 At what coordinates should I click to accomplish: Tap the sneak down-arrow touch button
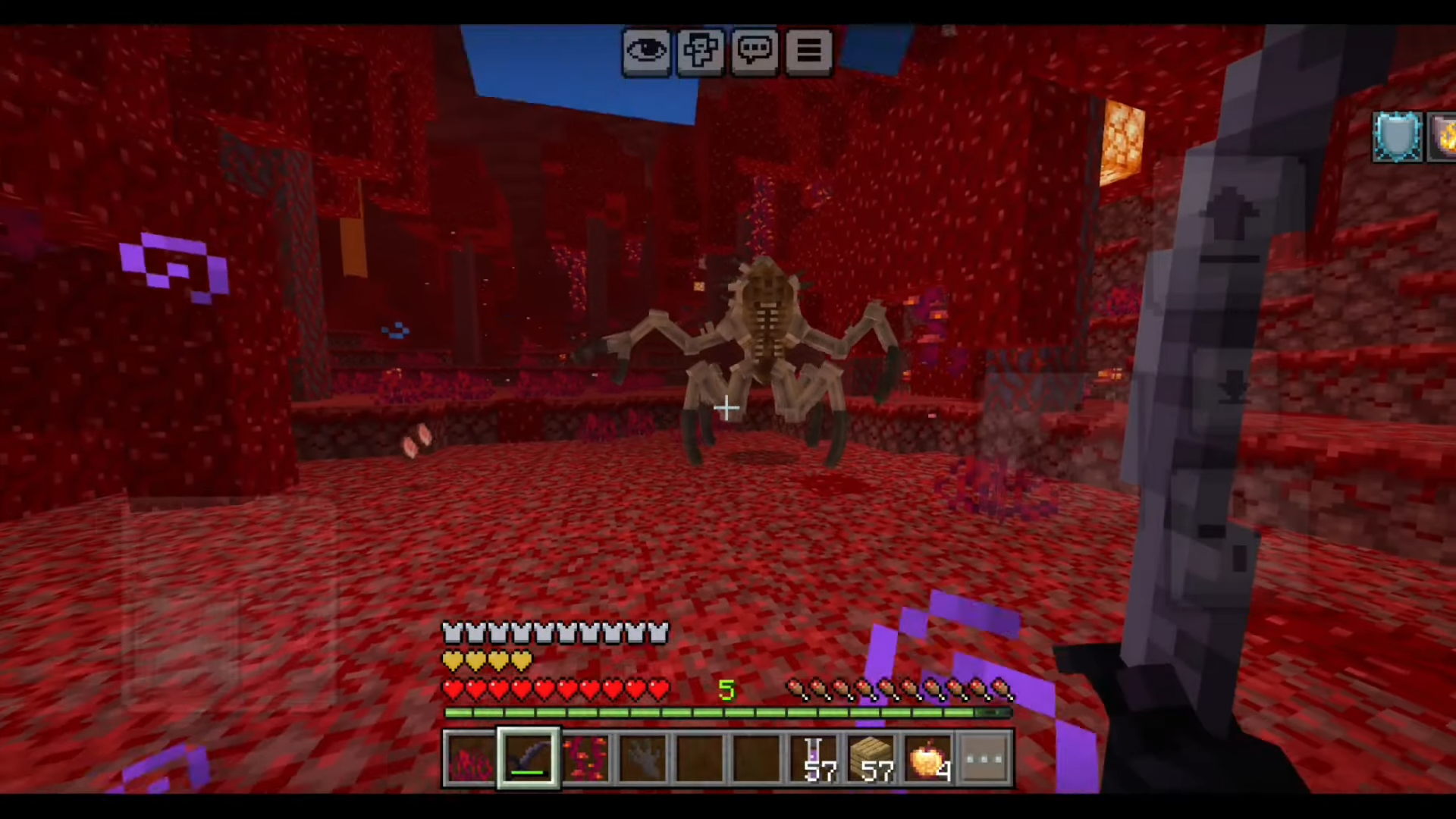(x=1232, y=388)
